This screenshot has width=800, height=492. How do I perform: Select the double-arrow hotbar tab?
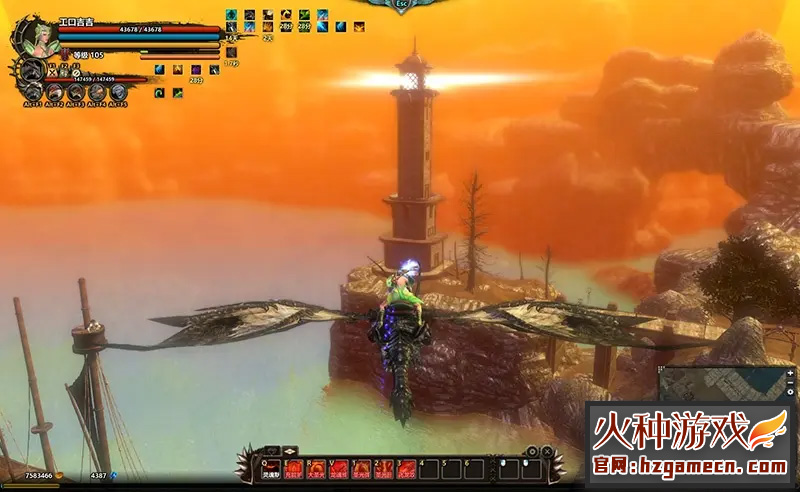pos(289,451)
